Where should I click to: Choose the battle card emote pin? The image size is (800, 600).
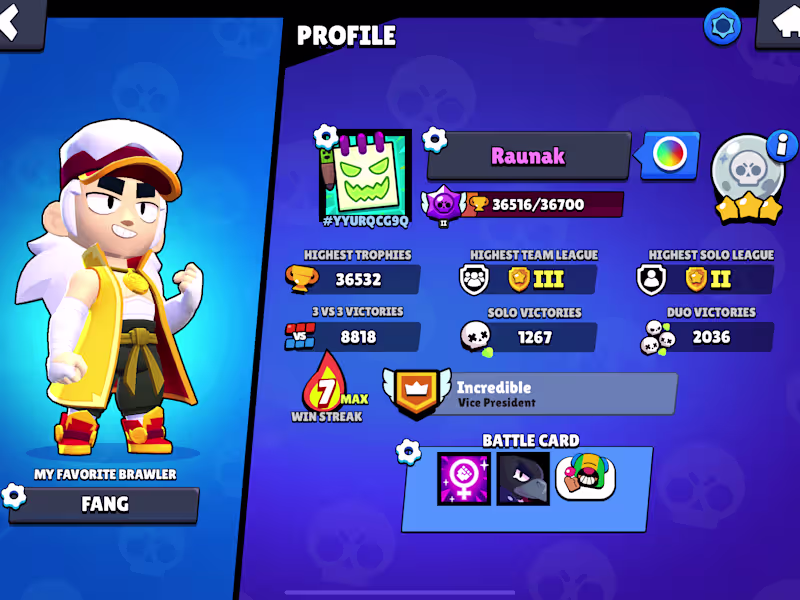click(585, 478)
